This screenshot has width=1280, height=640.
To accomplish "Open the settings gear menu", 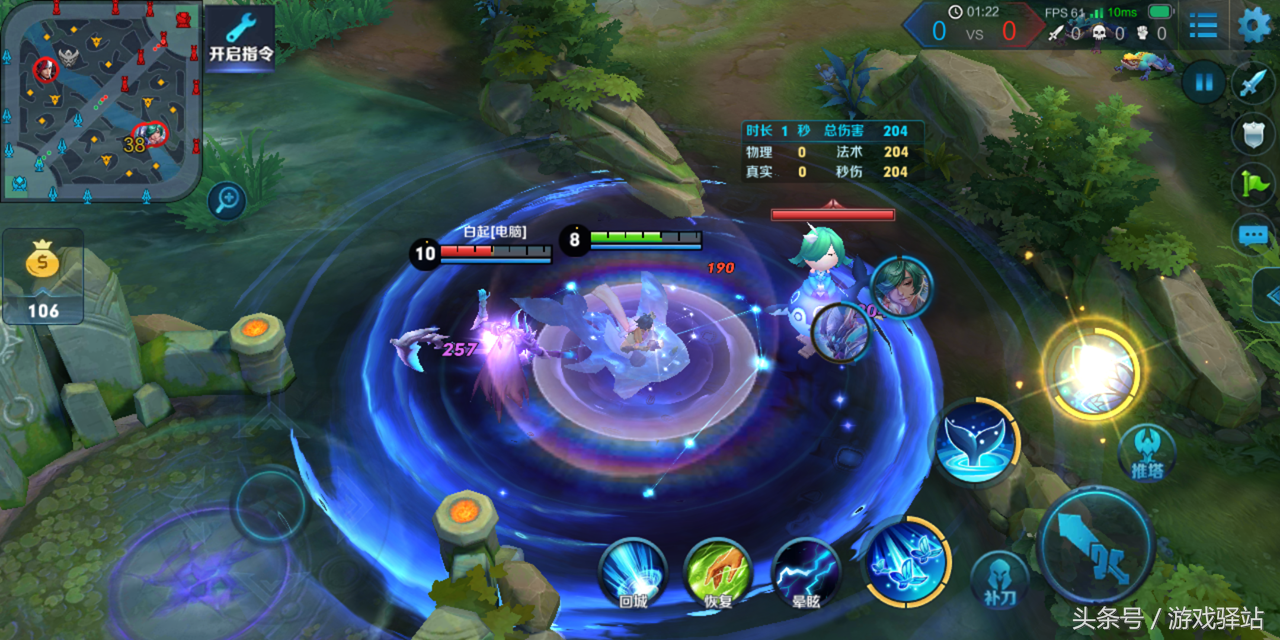I will (1255, 25).
